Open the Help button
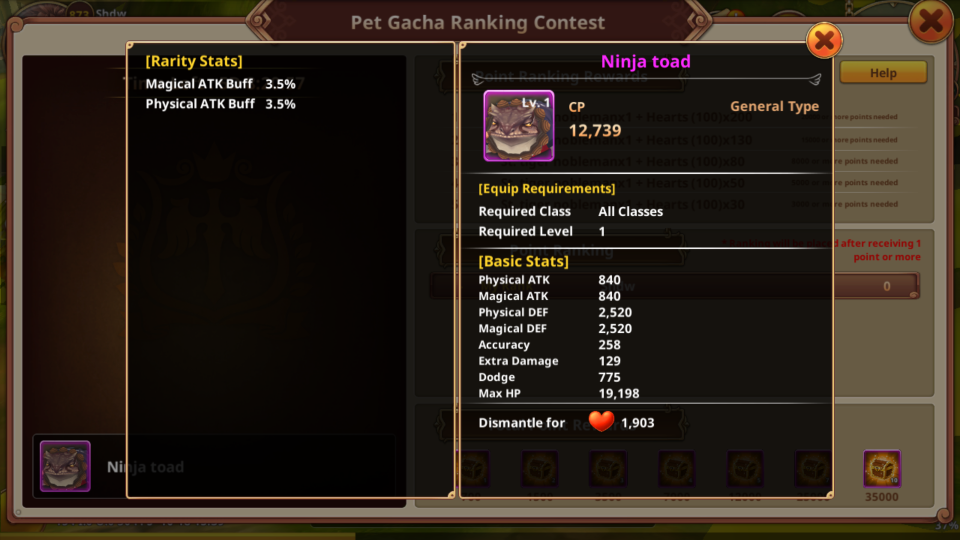The height and width of the screenshot is (540, 960). coord(883,73)
